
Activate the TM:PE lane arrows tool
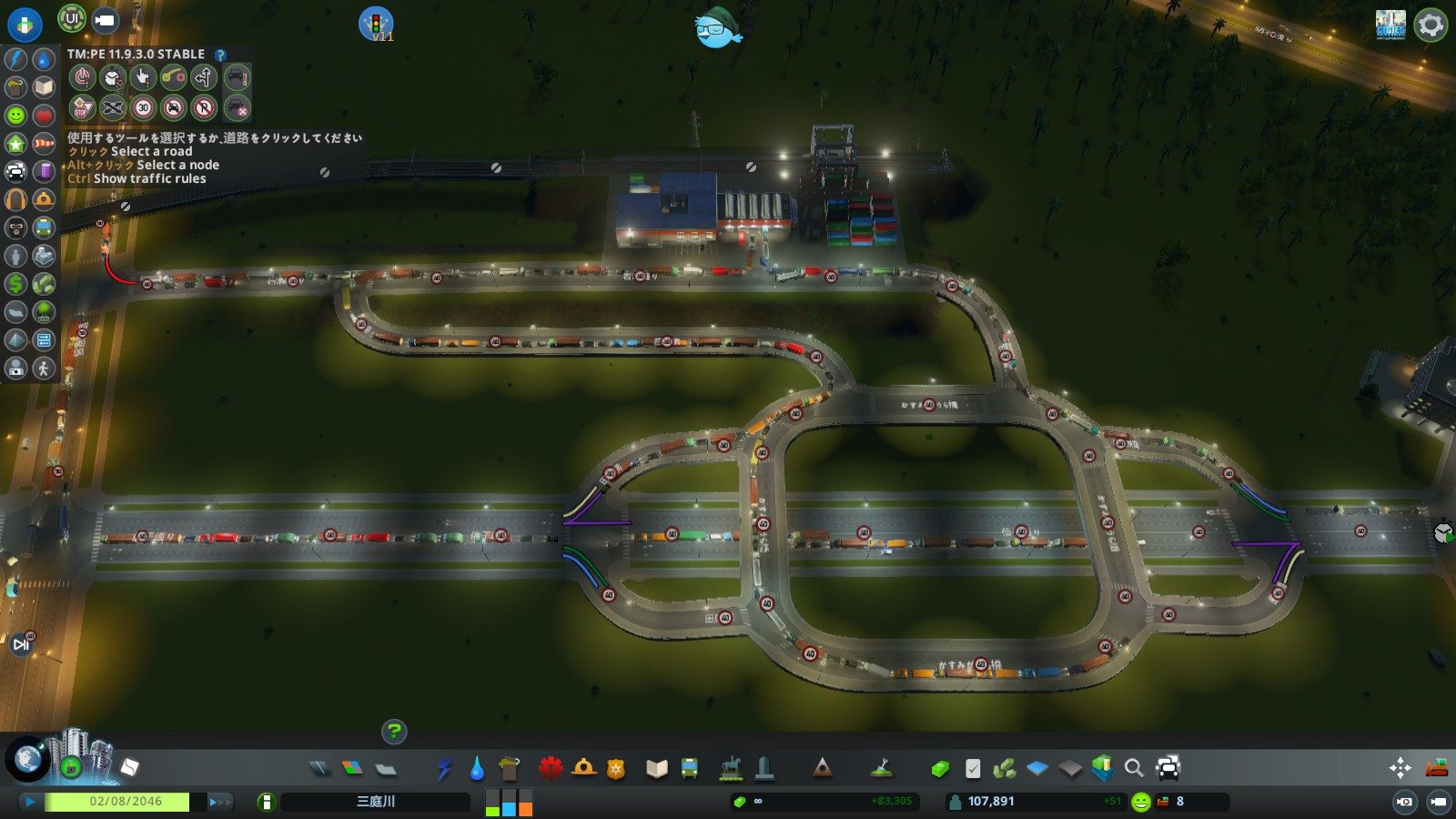click(204, 77)
